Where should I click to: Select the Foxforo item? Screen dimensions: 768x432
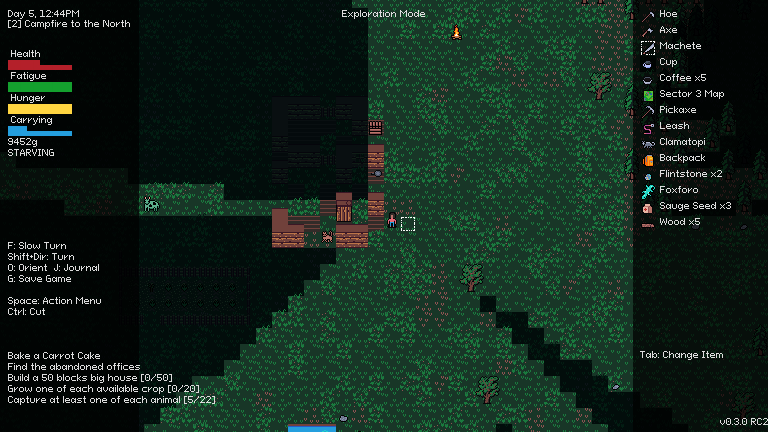coord(679,190)
